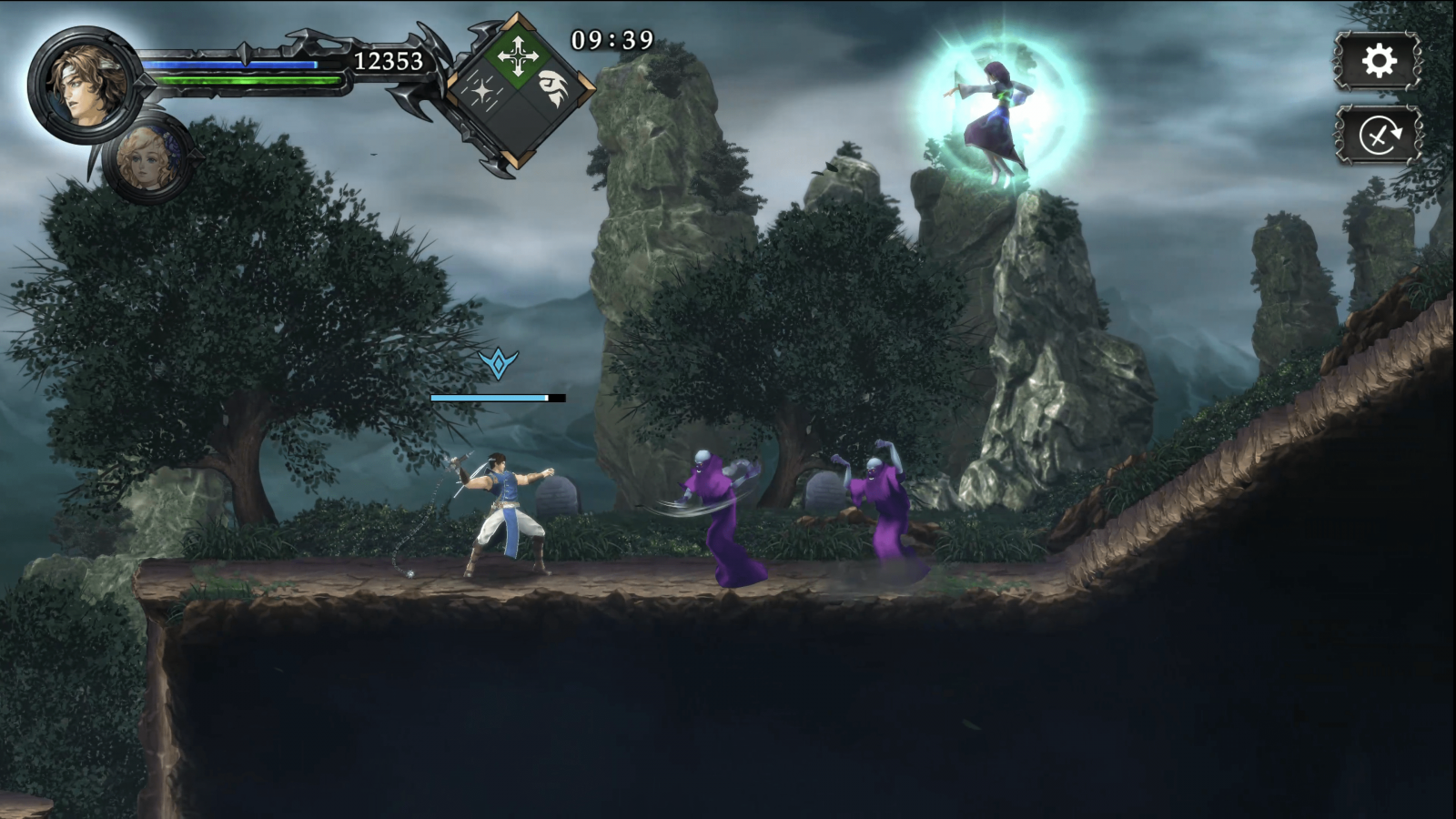
Task: Switch to the blonde partner portrait
Action: (x=147, y=161)
